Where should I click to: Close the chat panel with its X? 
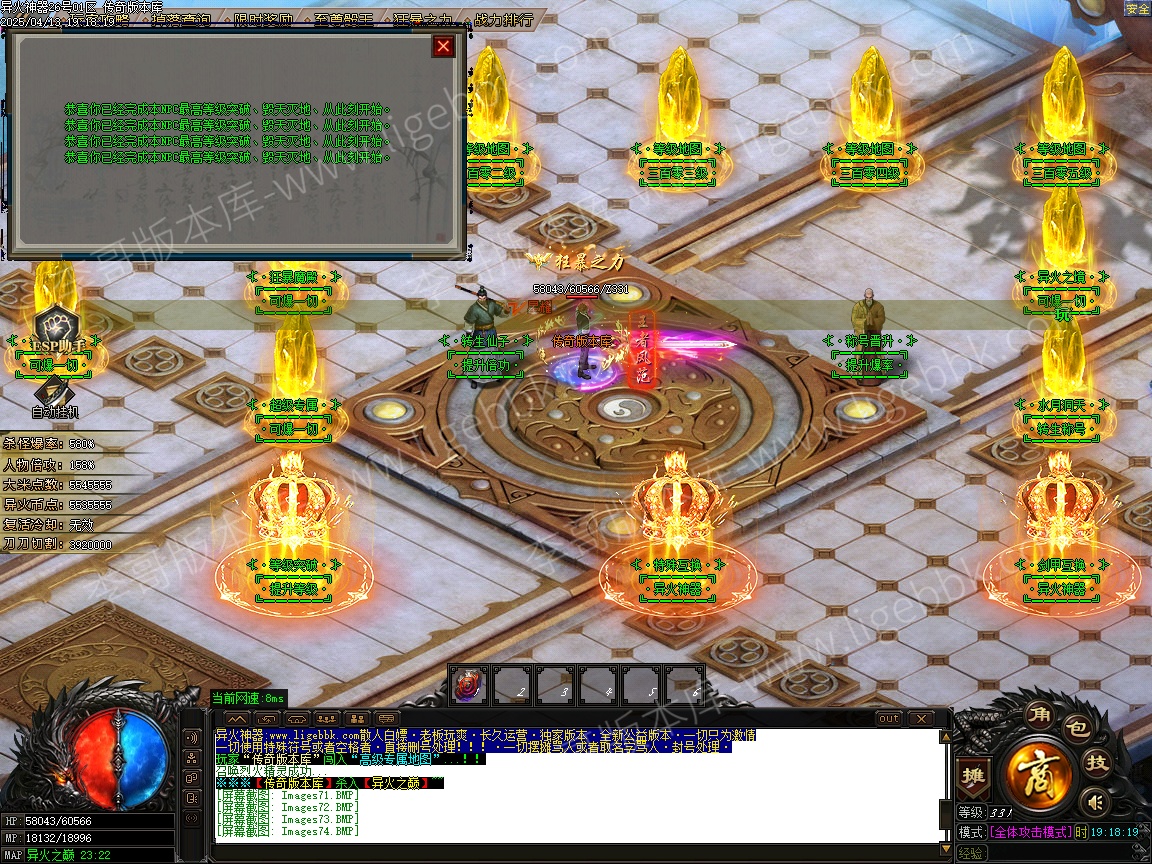pos(919,719)
